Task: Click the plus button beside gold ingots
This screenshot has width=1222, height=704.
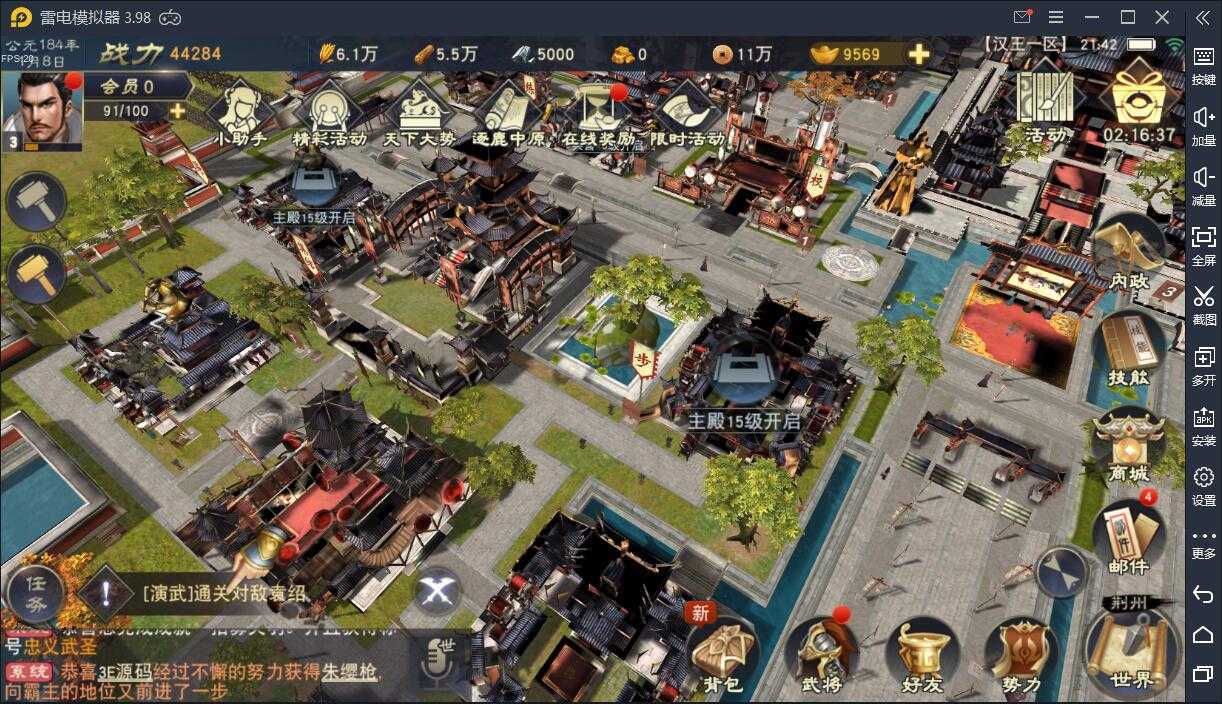Action: coord(918,54)
